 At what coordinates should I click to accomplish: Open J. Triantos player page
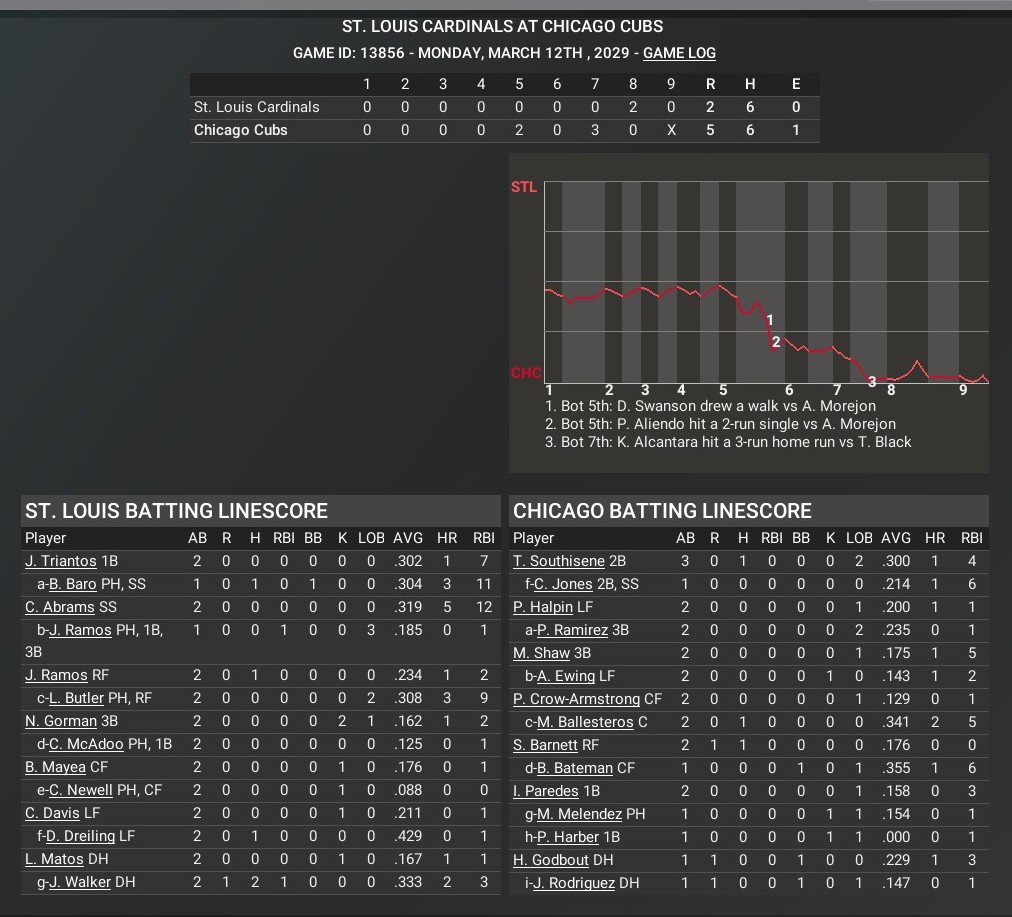(61, 561)
